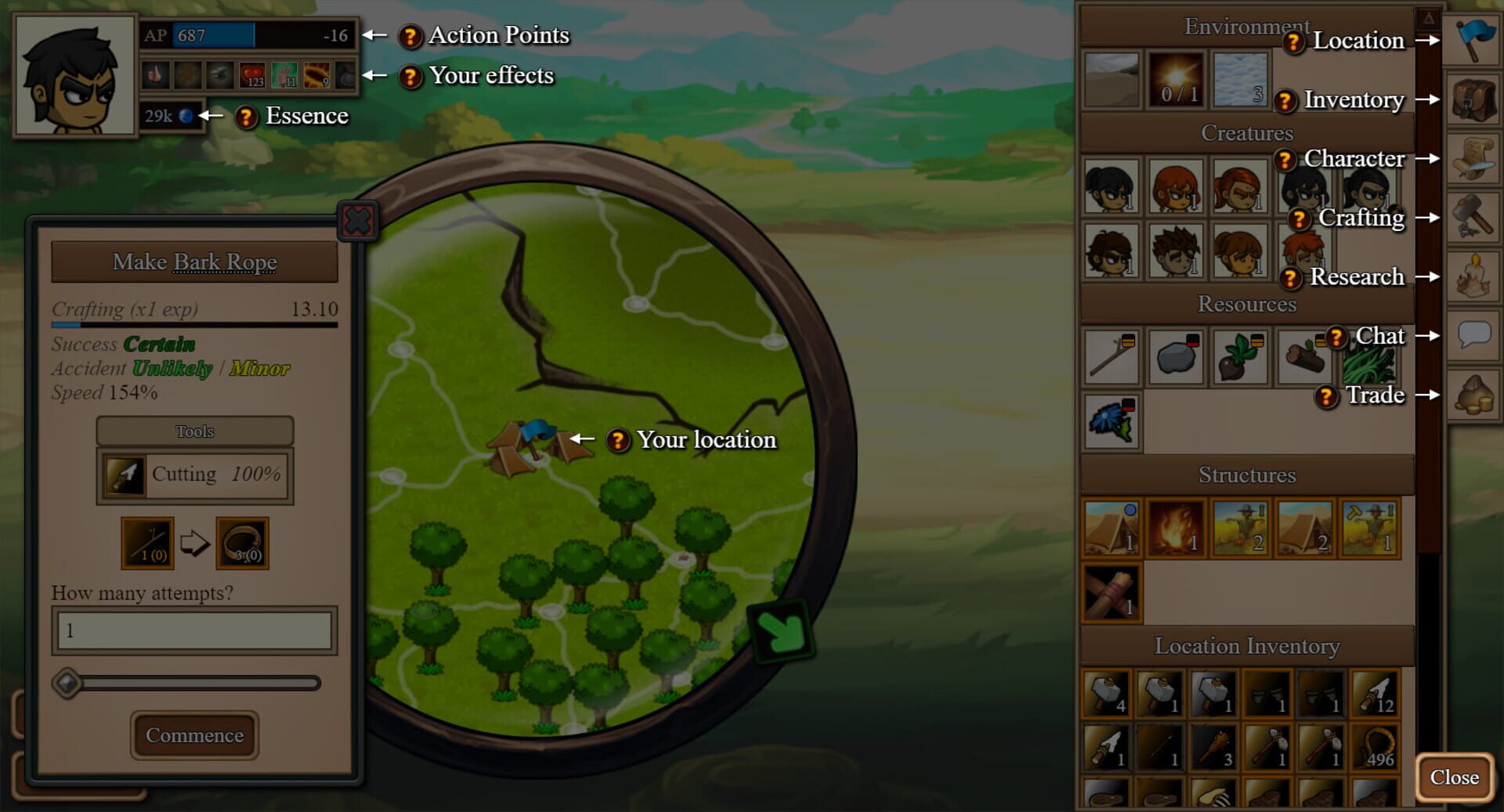Show help for Essence
1504x812 pixels.
coord(246,117)
